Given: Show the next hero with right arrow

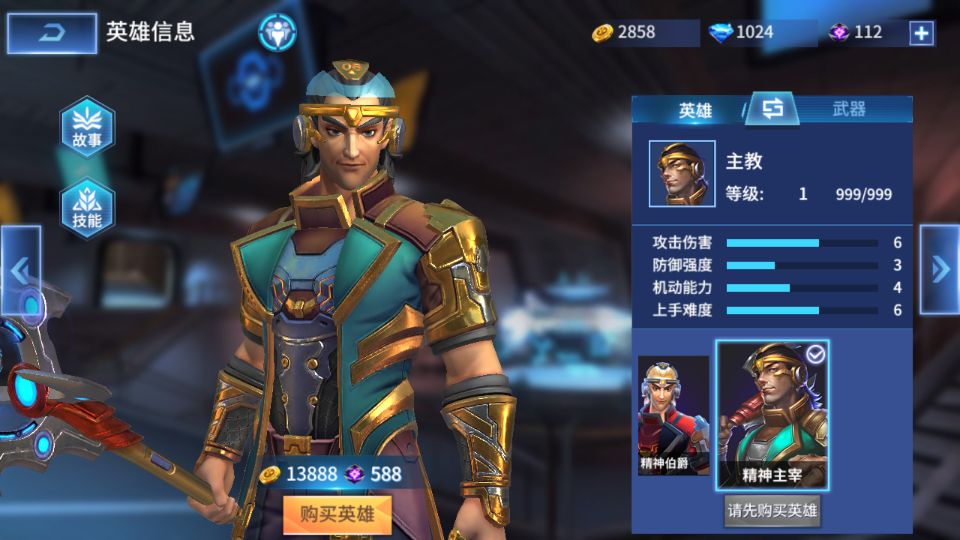Looking at the screenshot, I should click(x=939, y=269).
